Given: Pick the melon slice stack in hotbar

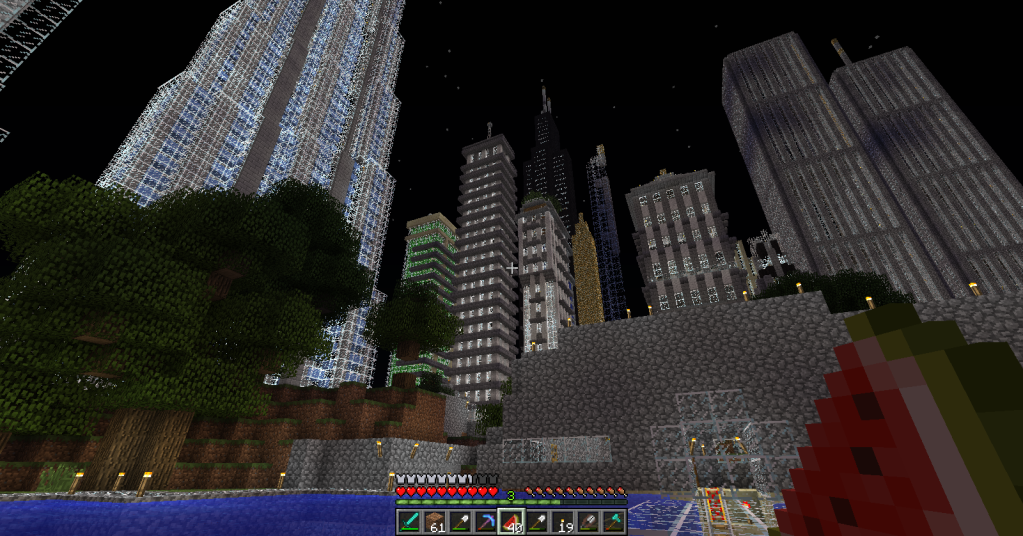Looking at the screenshot, I should click(x=511, y=522).
